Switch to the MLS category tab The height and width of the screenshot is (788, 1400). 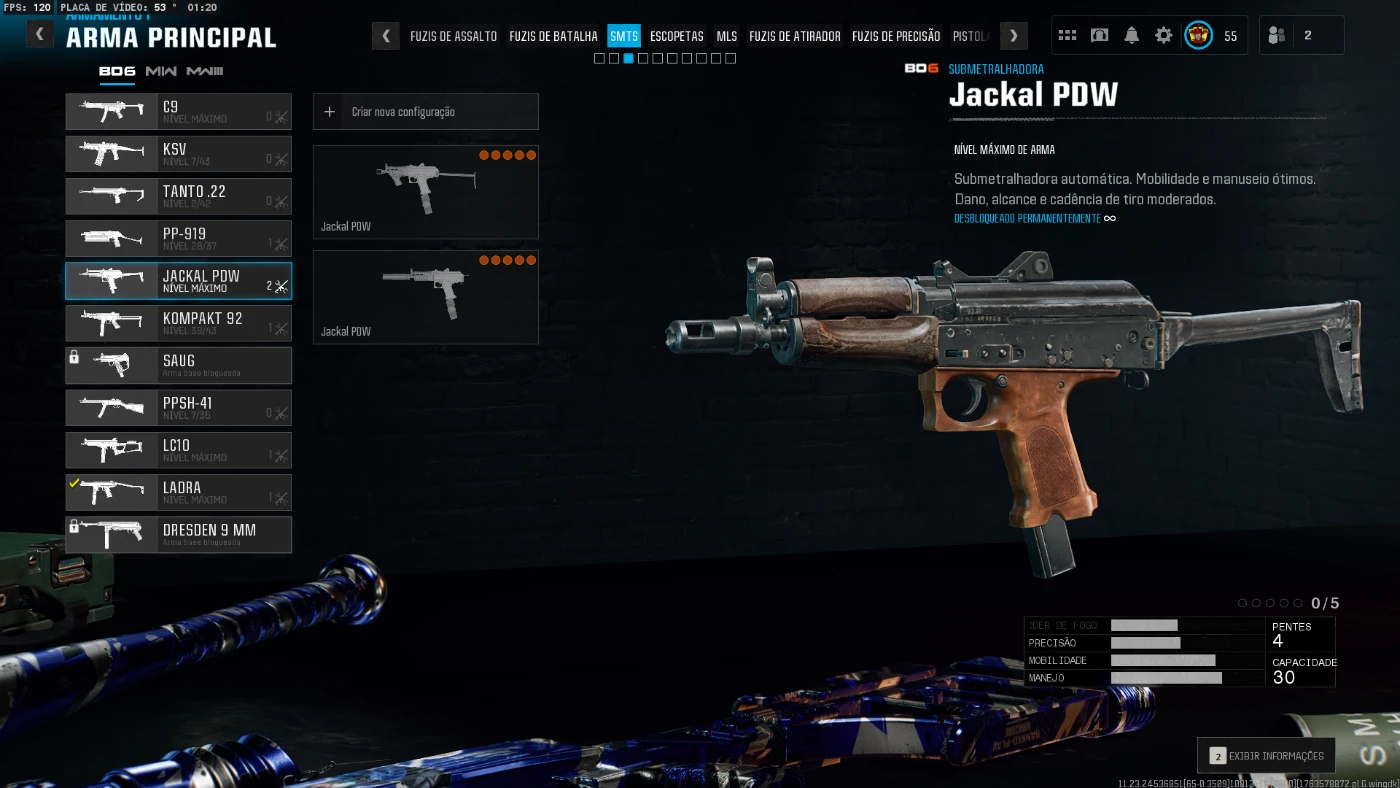tap(727, 36)
